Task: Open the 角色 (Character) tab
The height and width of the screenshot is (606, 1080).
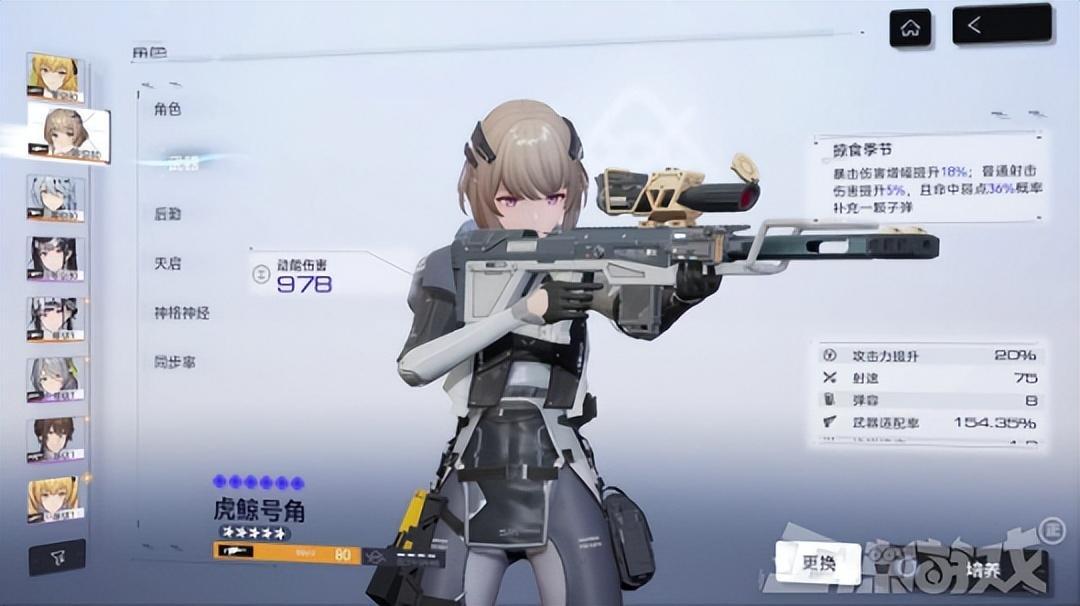Action: point(168,109)
